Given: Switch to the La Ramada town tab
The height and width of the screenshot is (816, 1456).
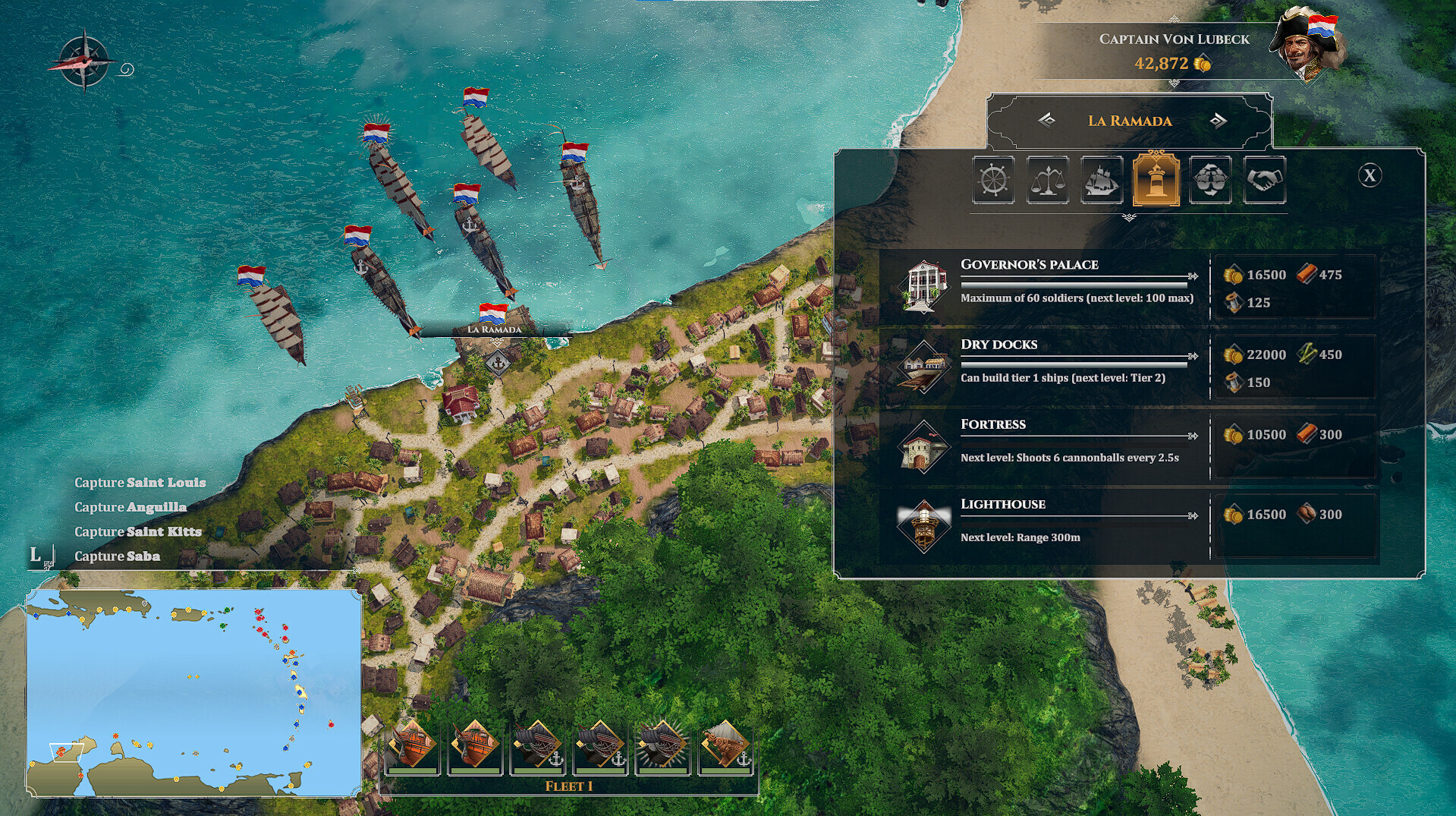Looking at the screenshot, I should (x=1129, y=121).
